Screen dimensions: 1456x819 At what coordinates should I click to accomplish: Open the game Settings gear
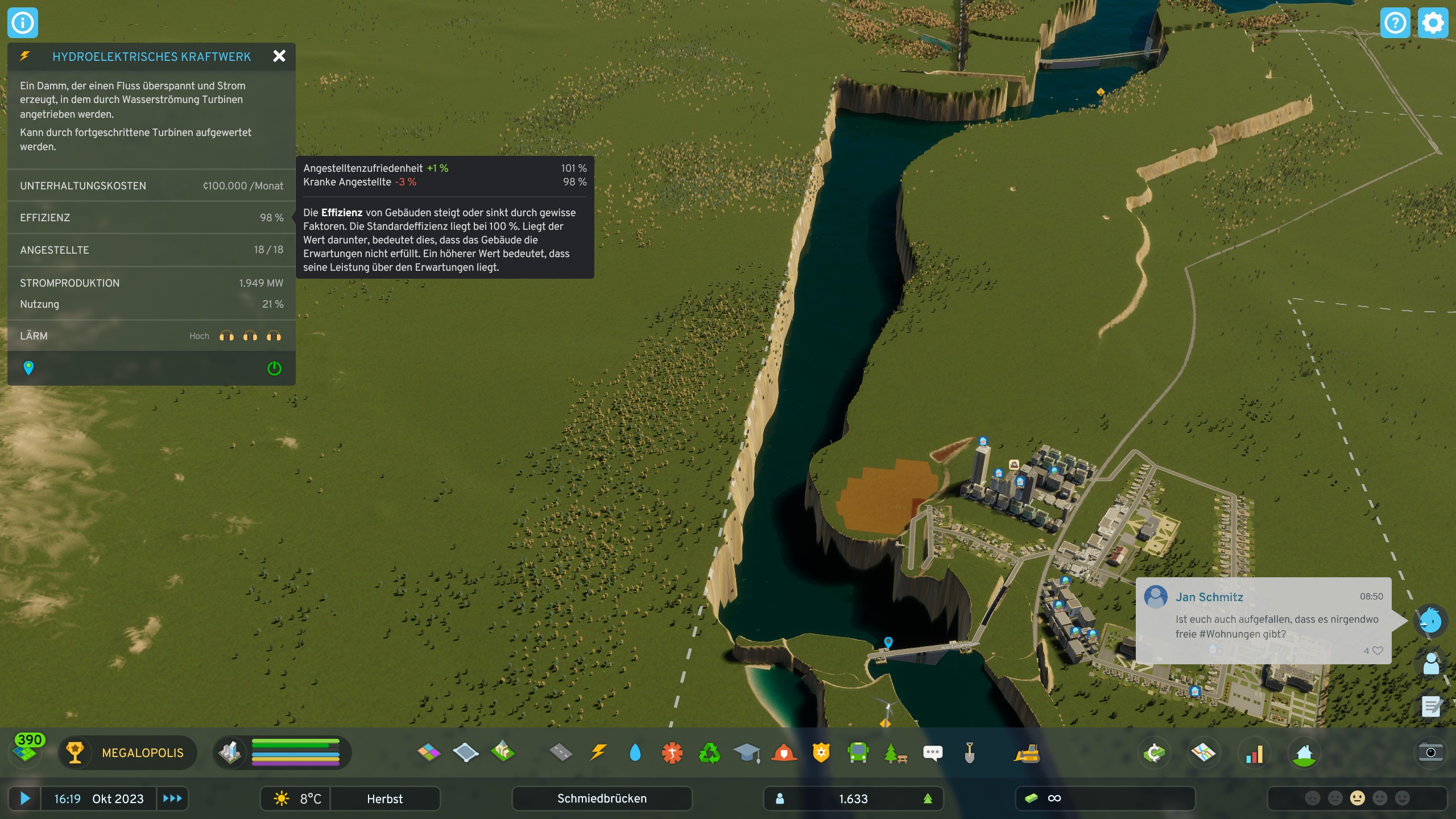(1433, 23)
